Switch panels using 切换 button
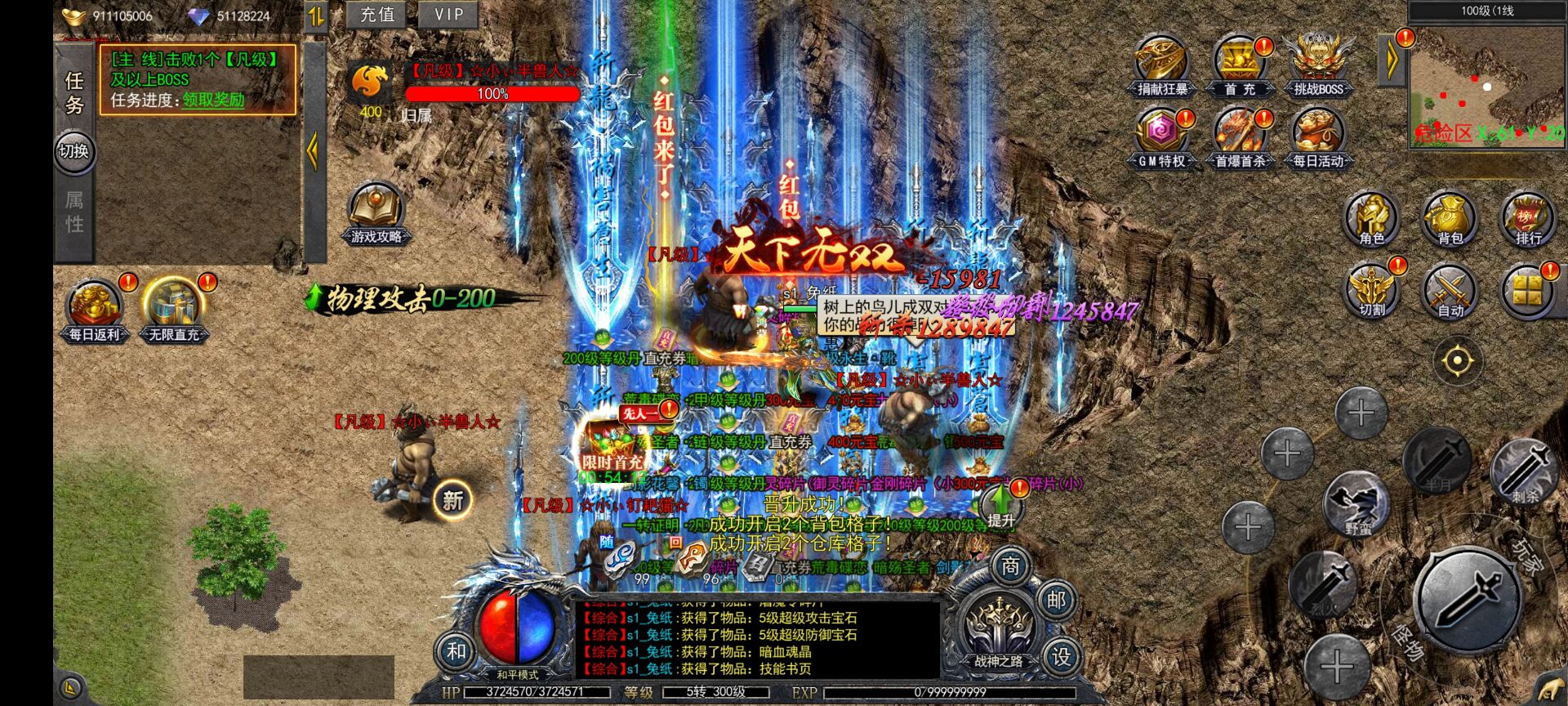 pyautogui.click(x=74, y=152)
